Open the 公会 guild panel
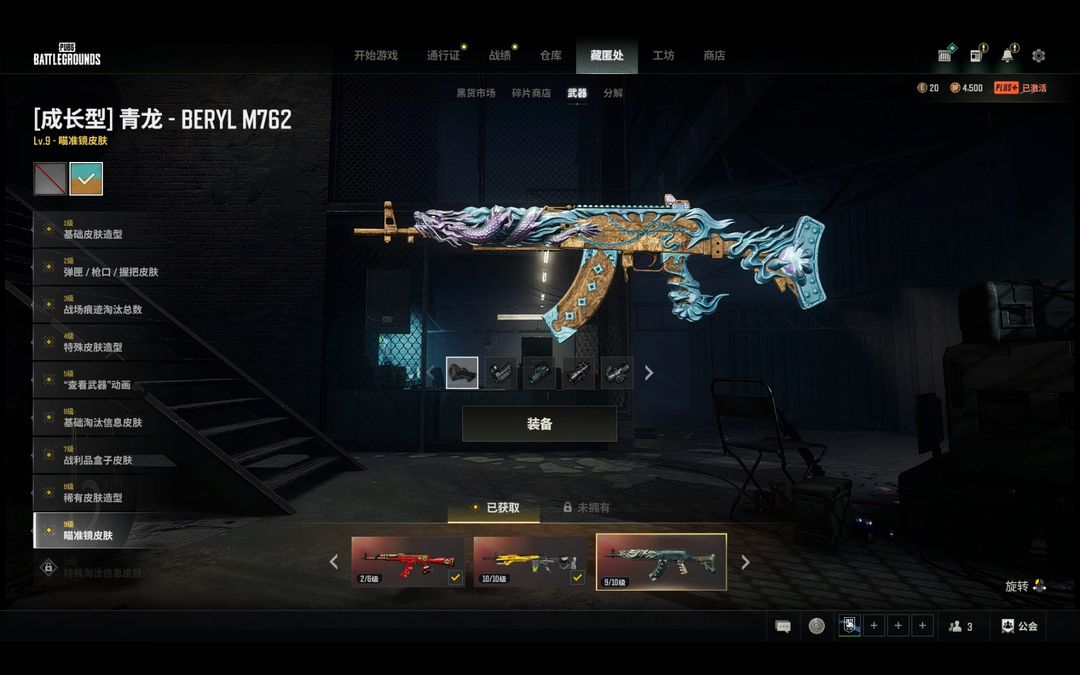 click(x=1019, y=626)
